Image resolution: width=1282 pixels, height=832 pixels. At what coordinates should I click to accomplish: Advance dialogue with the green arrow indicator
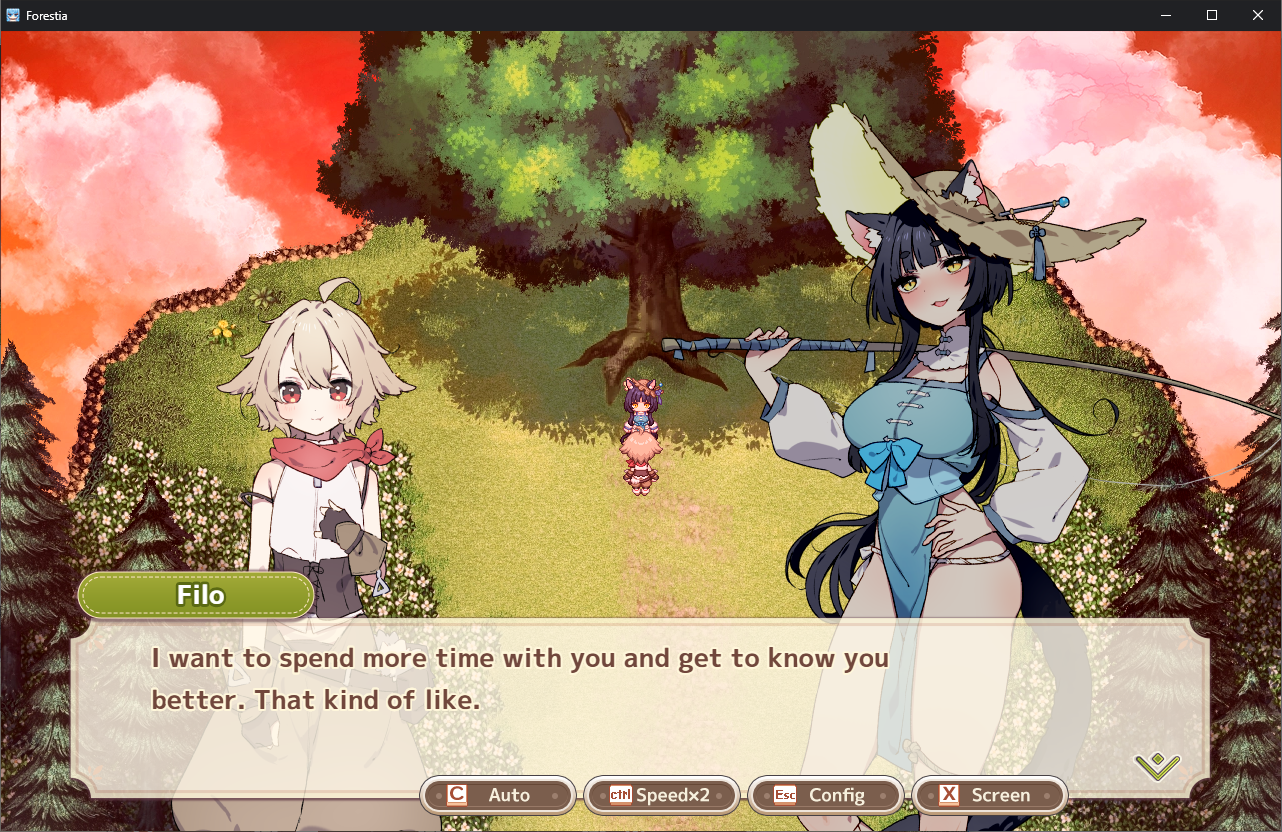tap(1157, 766)
